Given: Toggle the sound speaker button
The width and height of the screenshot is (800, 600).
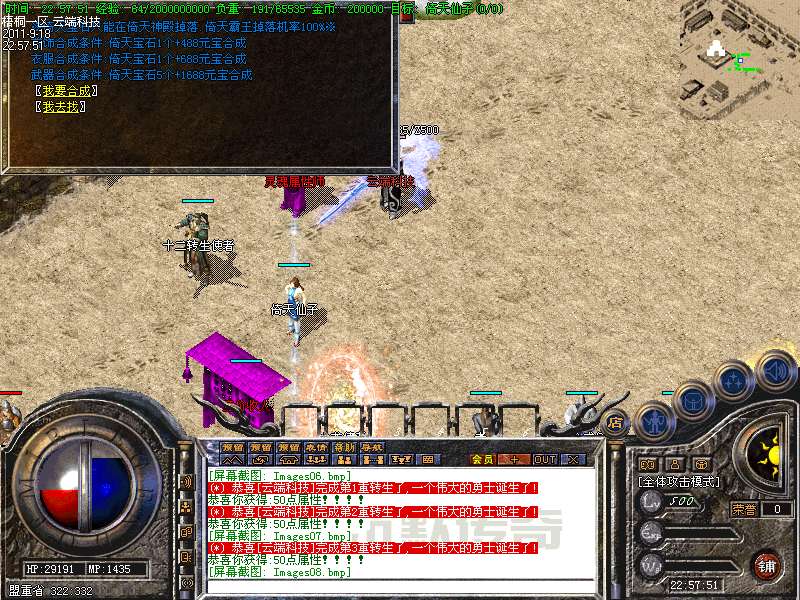Looking at the screenshot, I should (775, 369).
